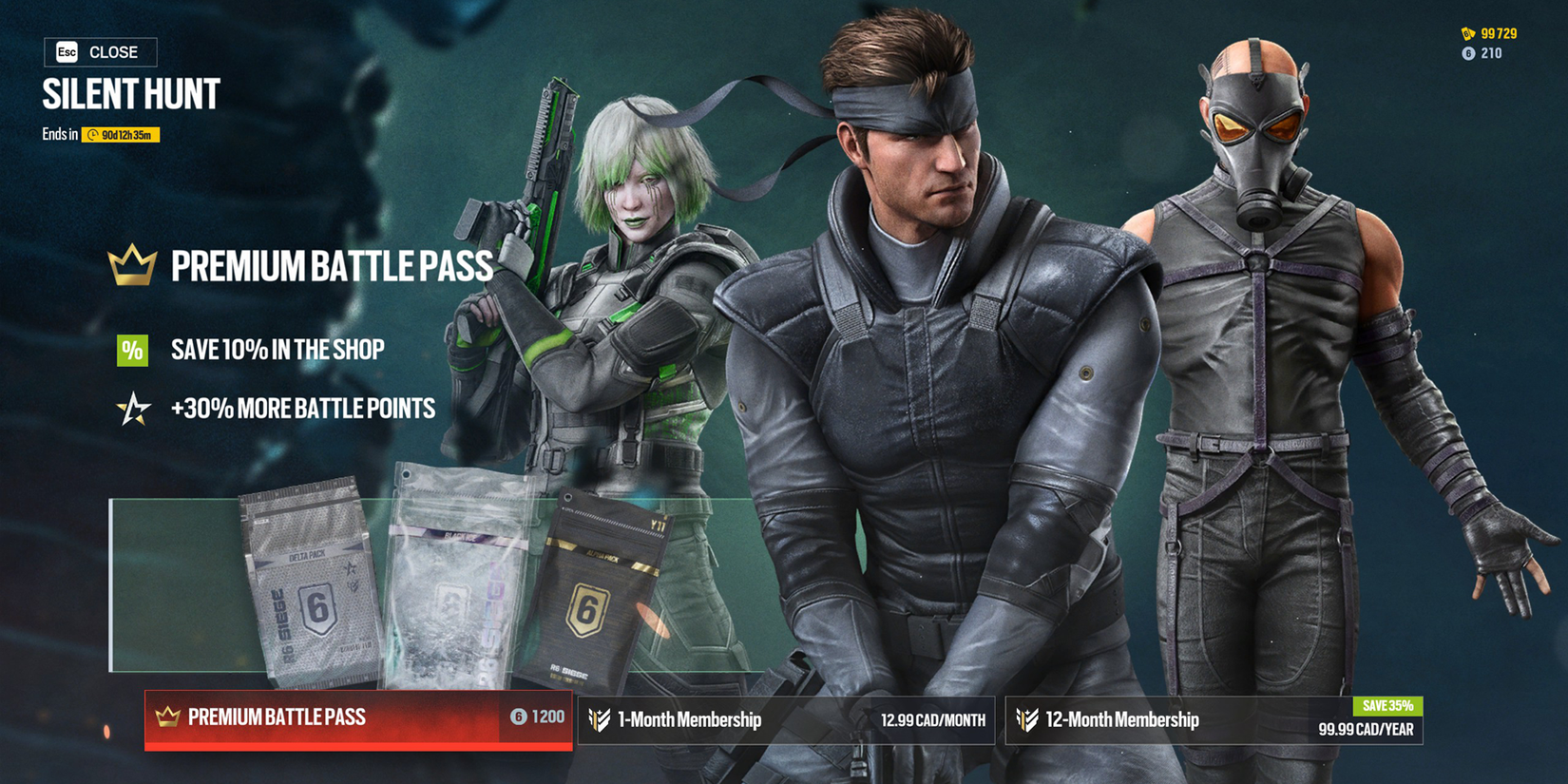Click the SILENT HUNT event title
This screenshot has height=784, width=1568.
pyautogui.click(x=130, y=94)
